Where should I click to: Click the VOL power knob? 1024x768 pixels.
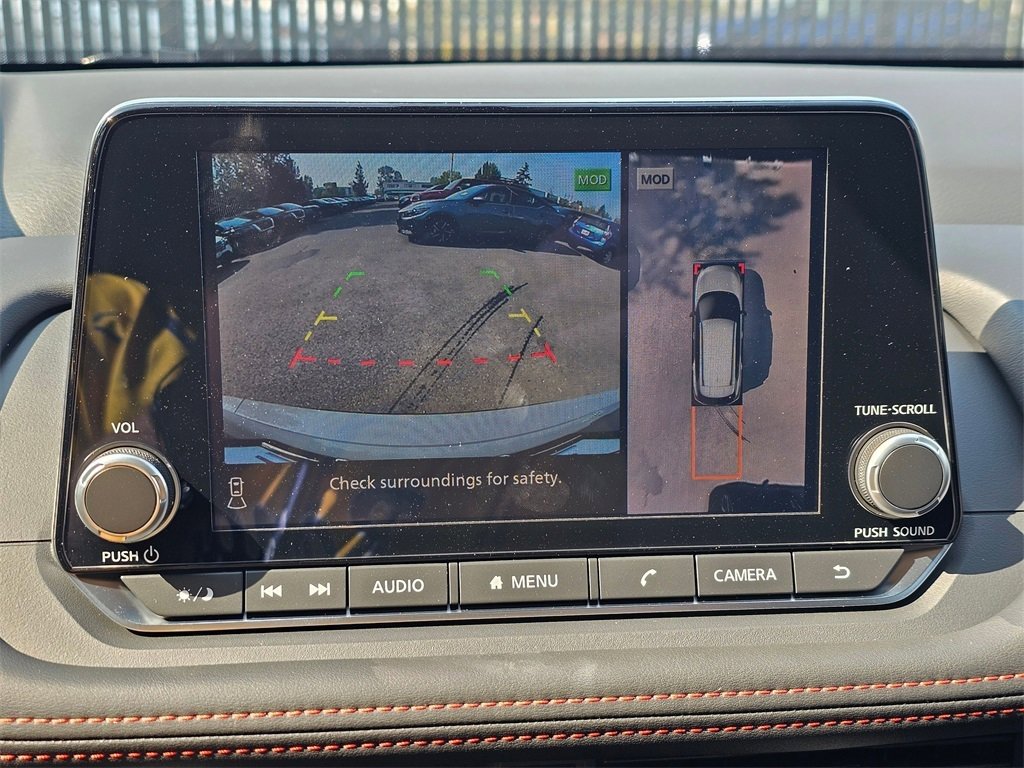(x=125, y=494)
